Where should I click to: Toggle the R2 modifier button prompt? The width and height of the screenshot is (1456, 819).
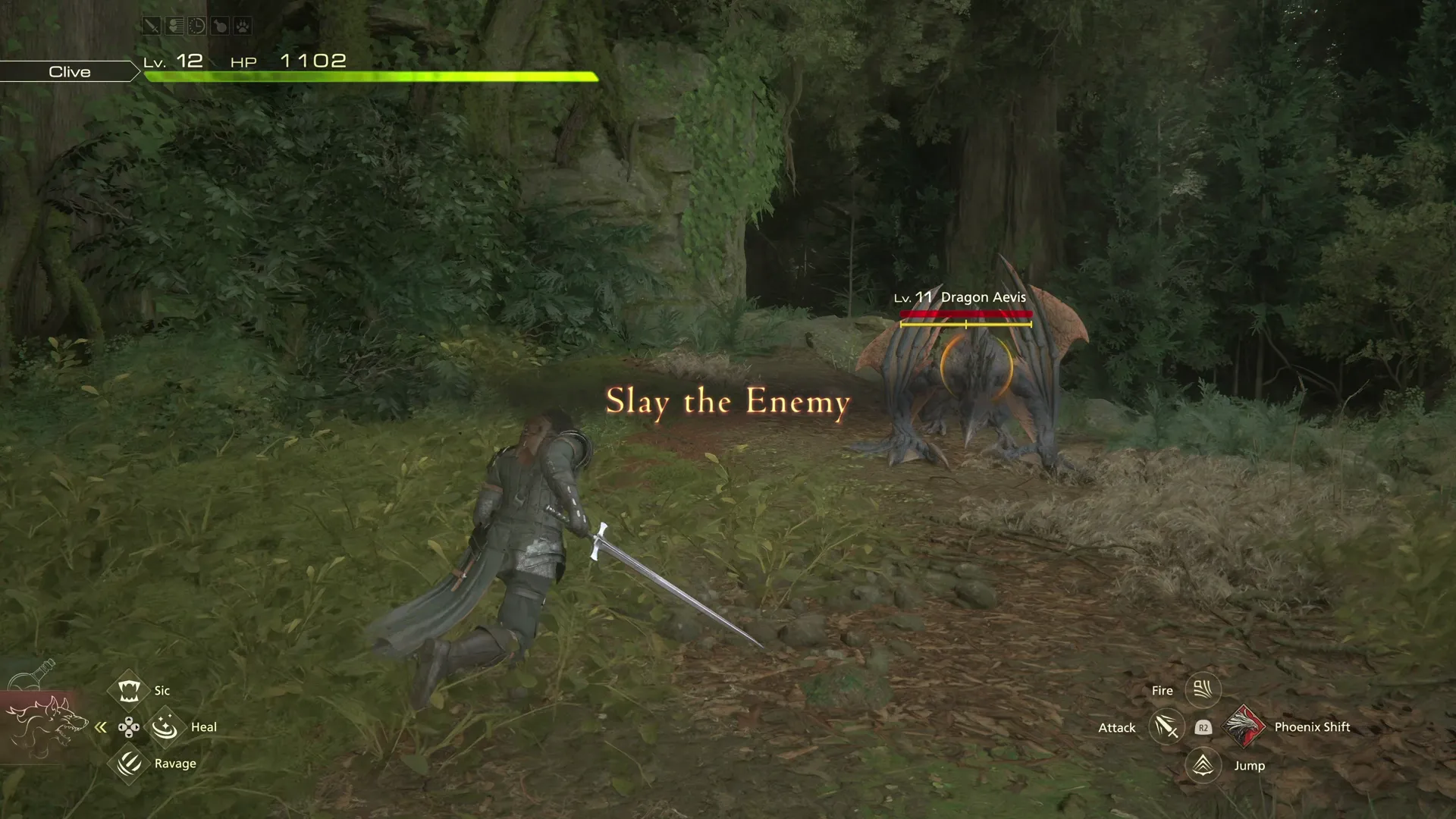[1203, 726]
